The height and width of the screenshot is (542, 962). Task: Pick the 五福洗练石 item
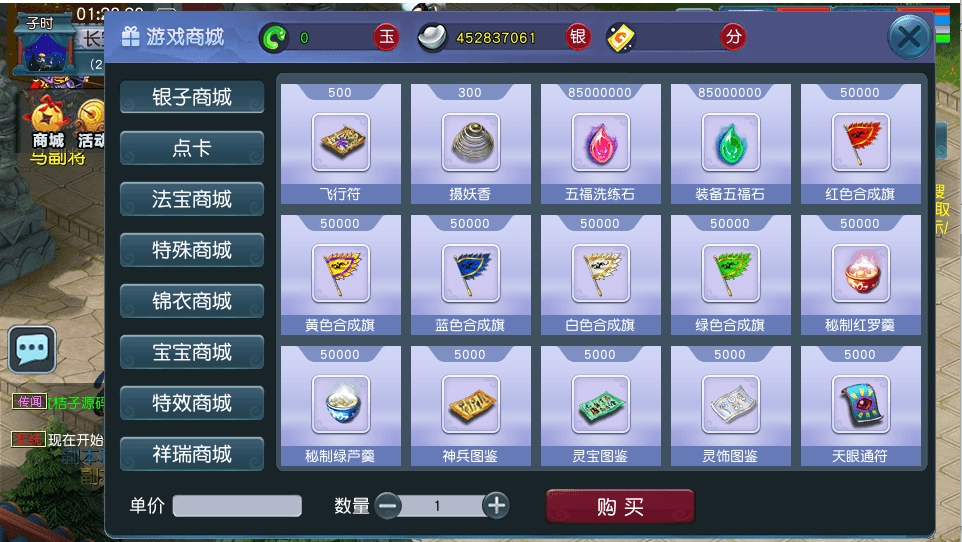click(x=600, y=143)
